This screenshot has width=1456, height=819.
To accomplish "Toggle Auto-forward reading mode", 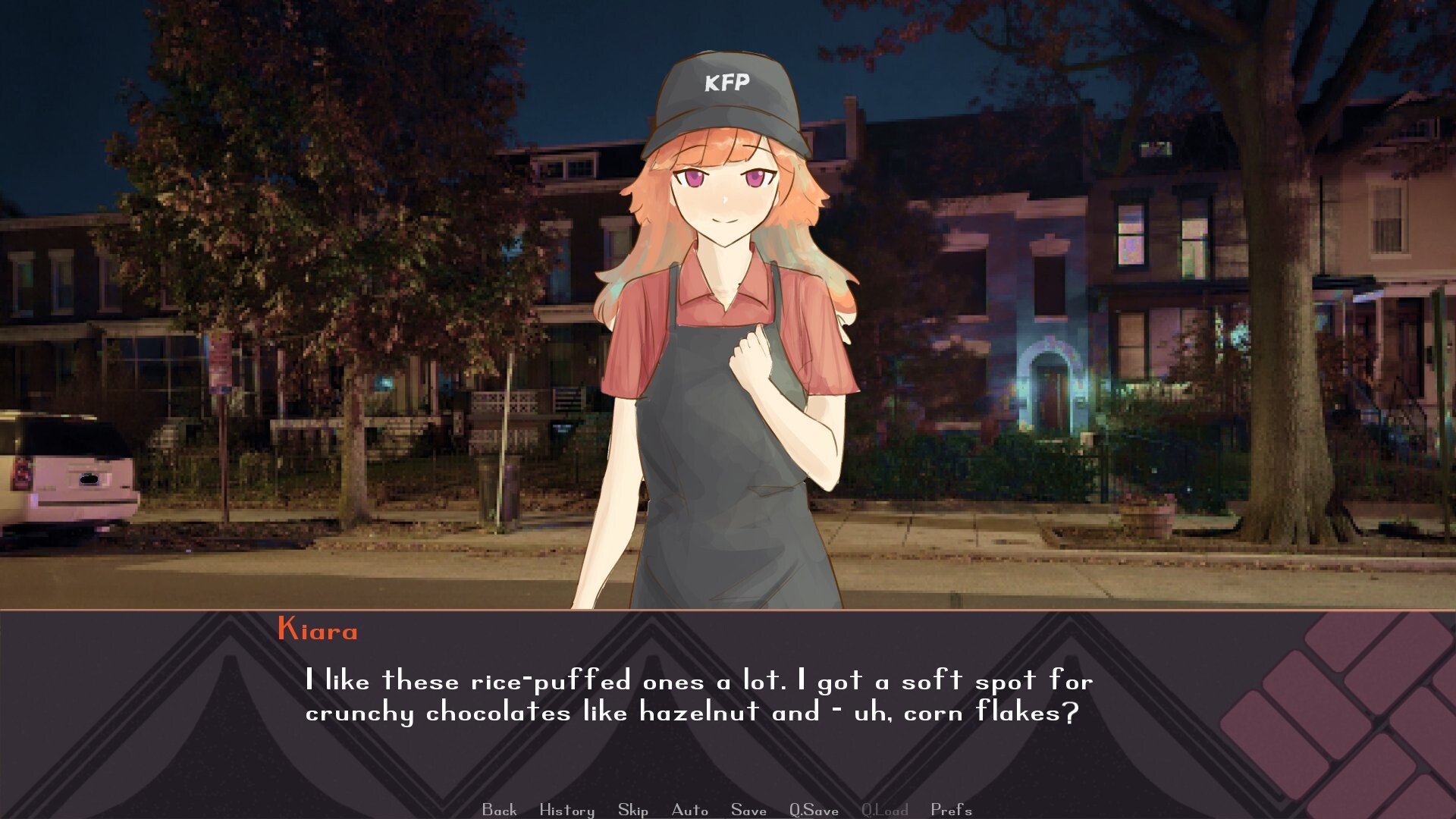I will (690, 810).
